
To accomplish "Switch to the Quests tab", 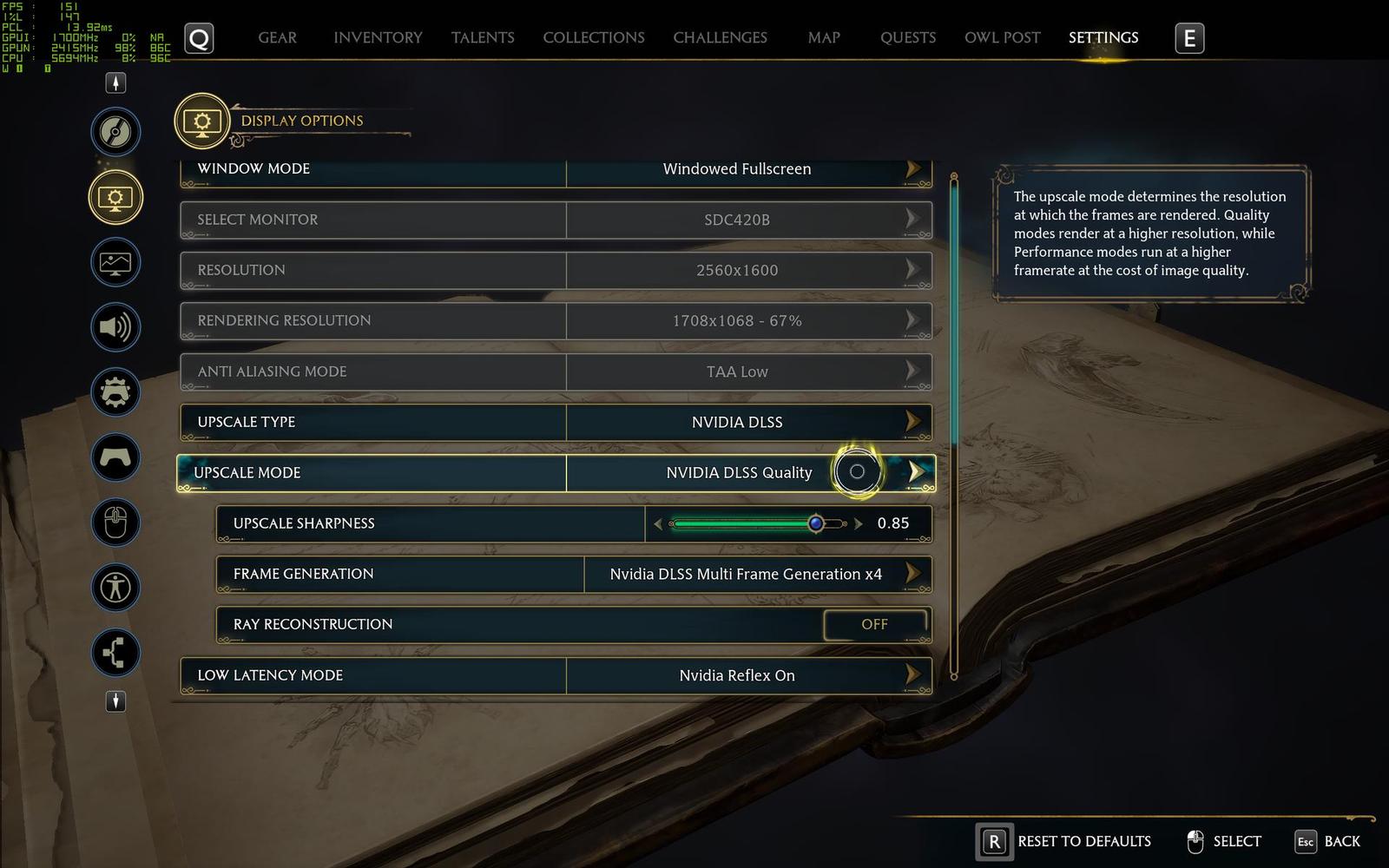I will click(x=907, y=38).
